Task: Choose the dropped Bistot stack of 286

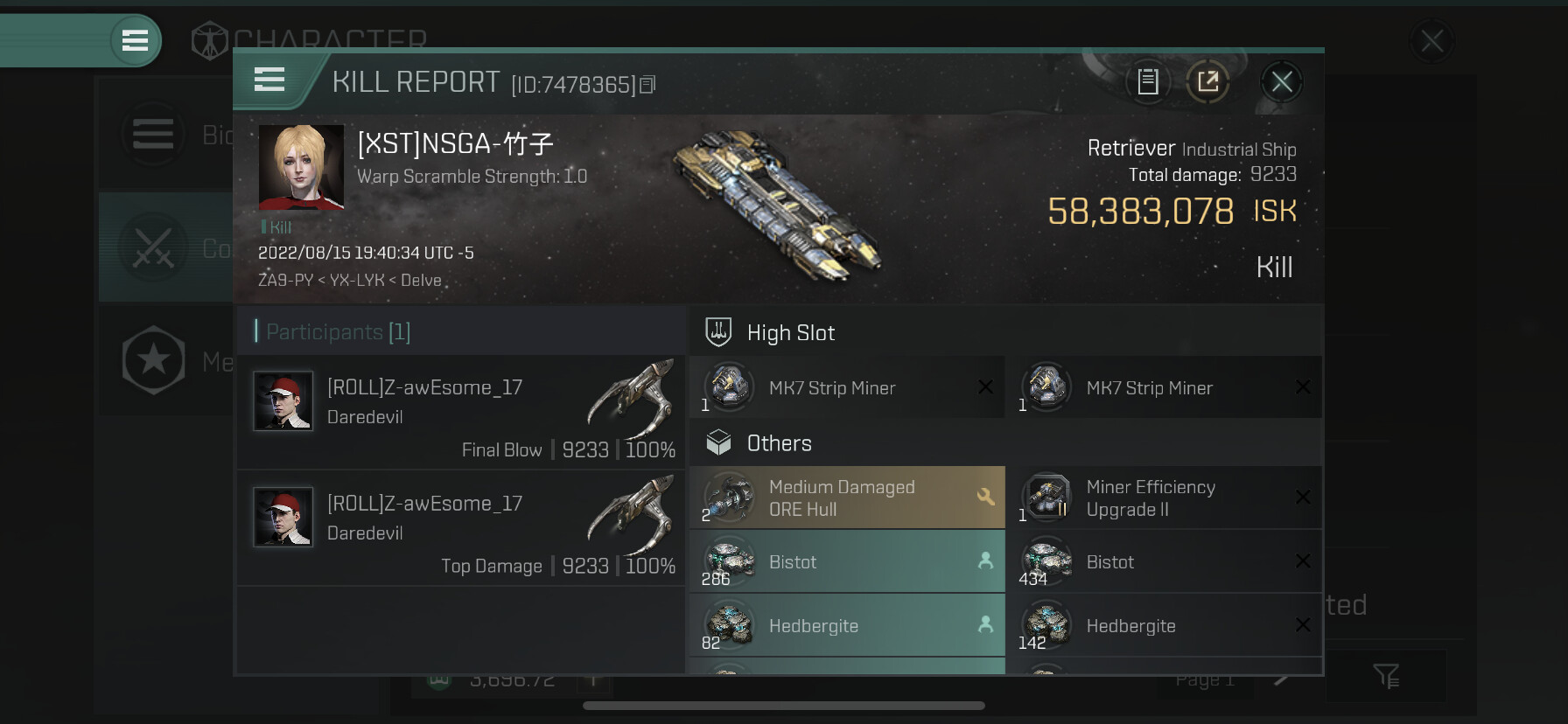Action: pyautogui.click(x=847, y=561)
